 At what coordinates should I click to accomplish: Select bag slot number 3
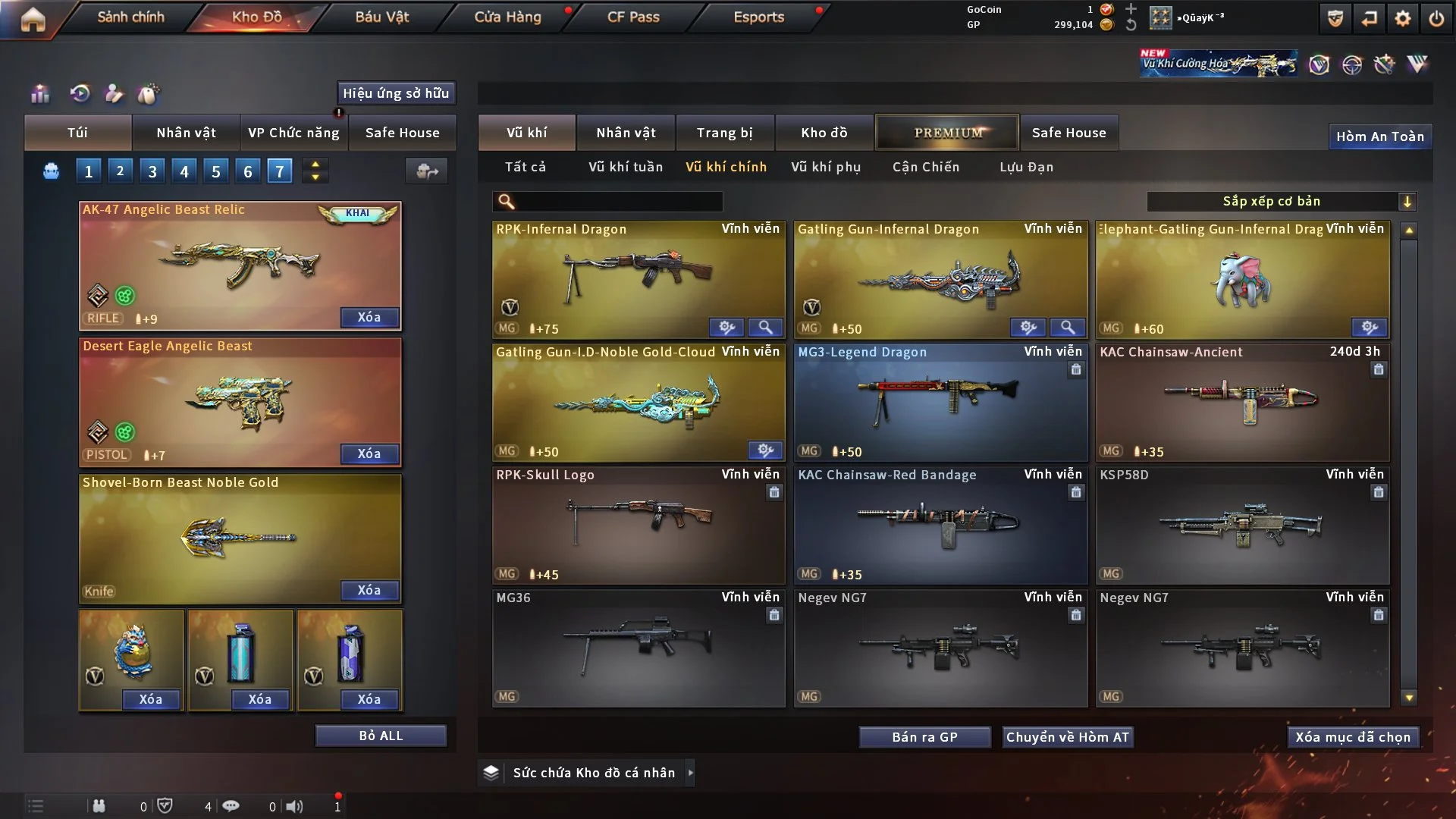tap(152, 171)
